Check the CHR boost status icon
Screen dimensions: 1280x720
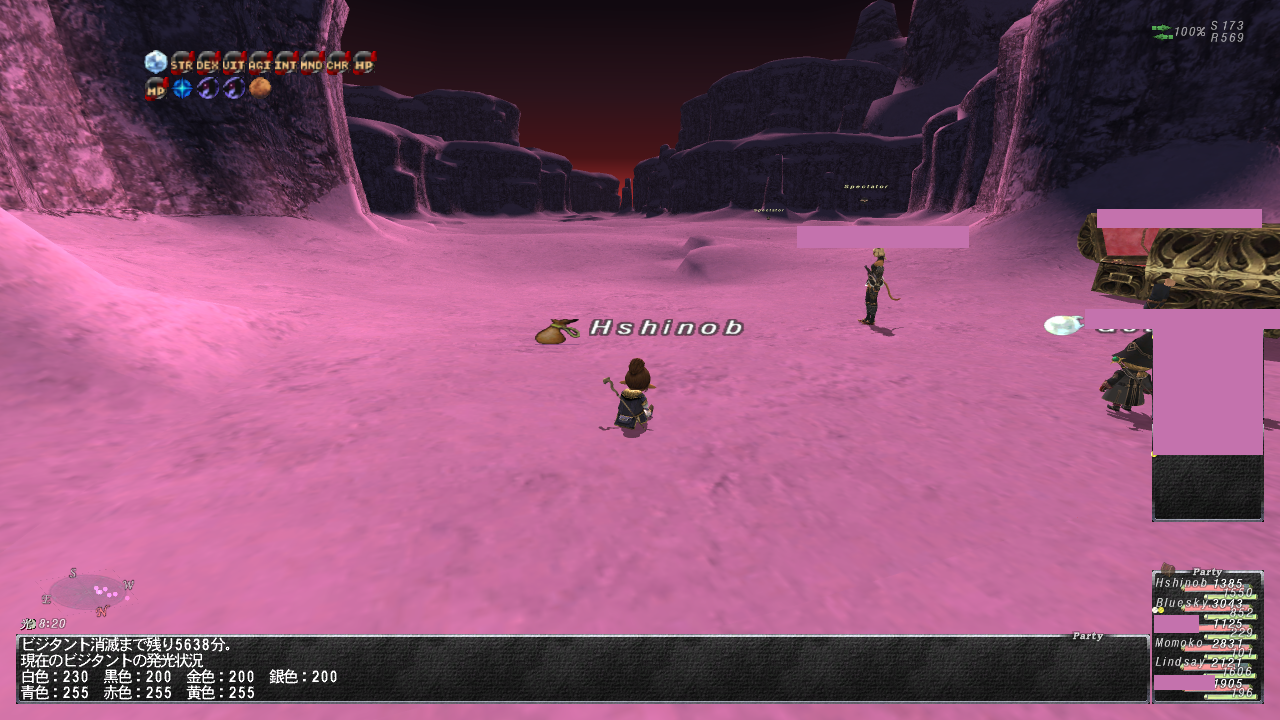tap(337, 64)
